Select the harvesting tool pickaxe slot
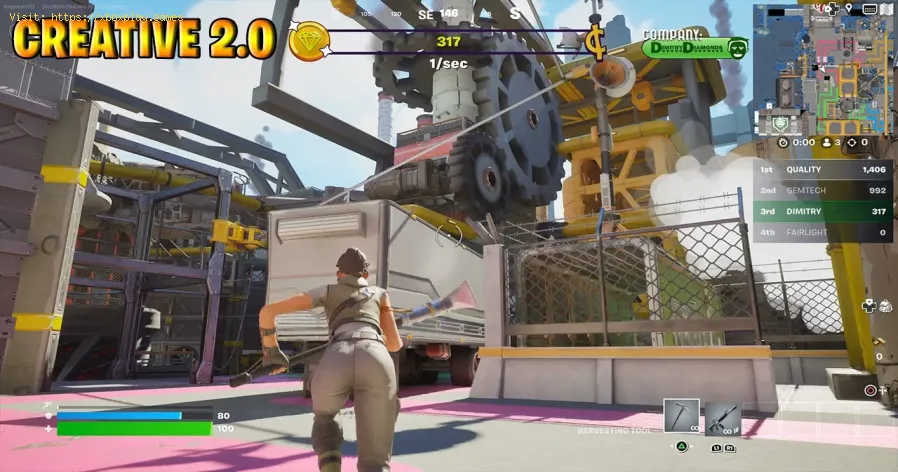Image resolution: width=898 pixels, height=472 pixels. pyautogui.click(x=681, y=418)
